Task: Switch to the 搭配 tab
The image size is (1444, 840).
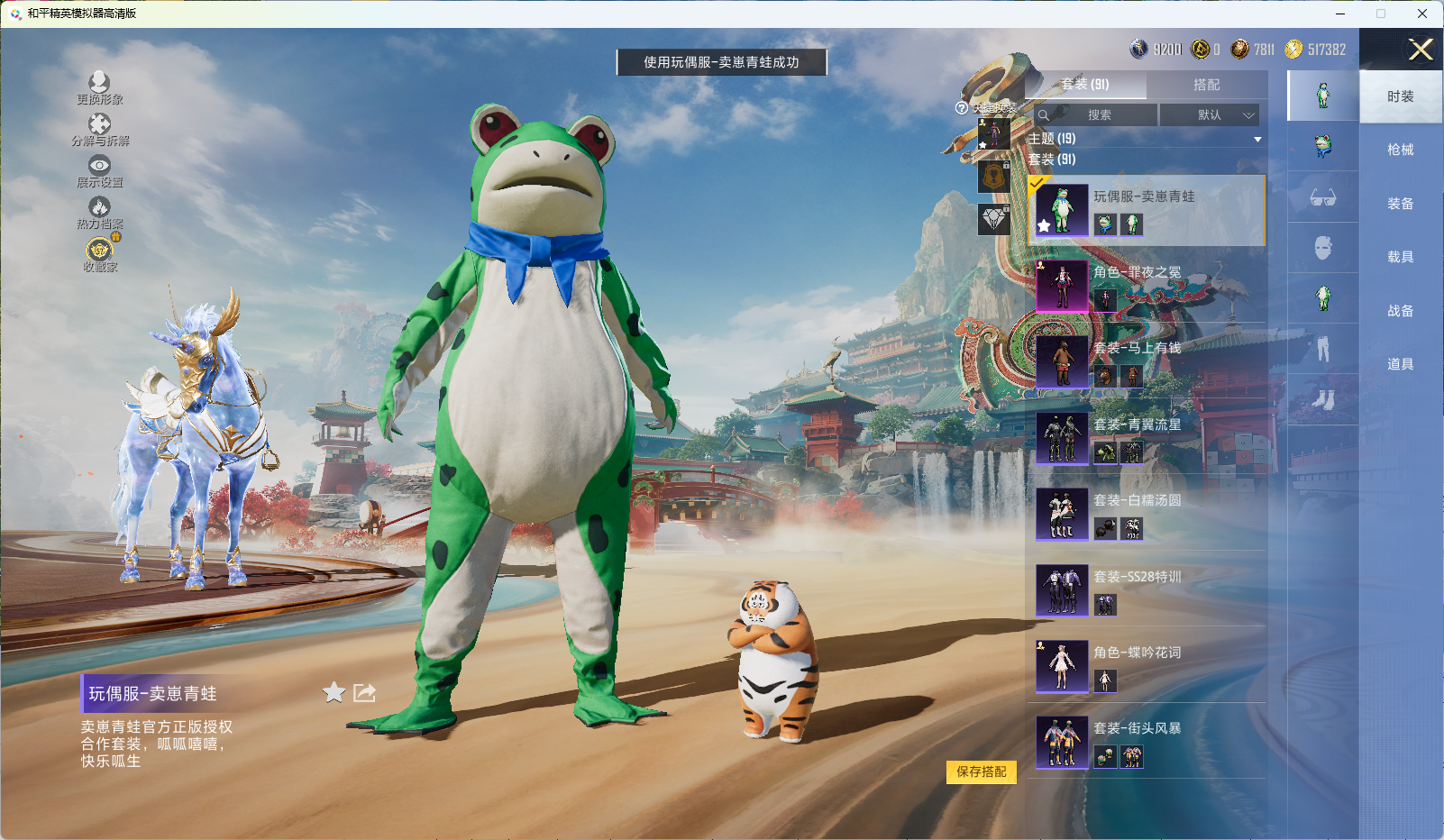Action: (1206, 85)
